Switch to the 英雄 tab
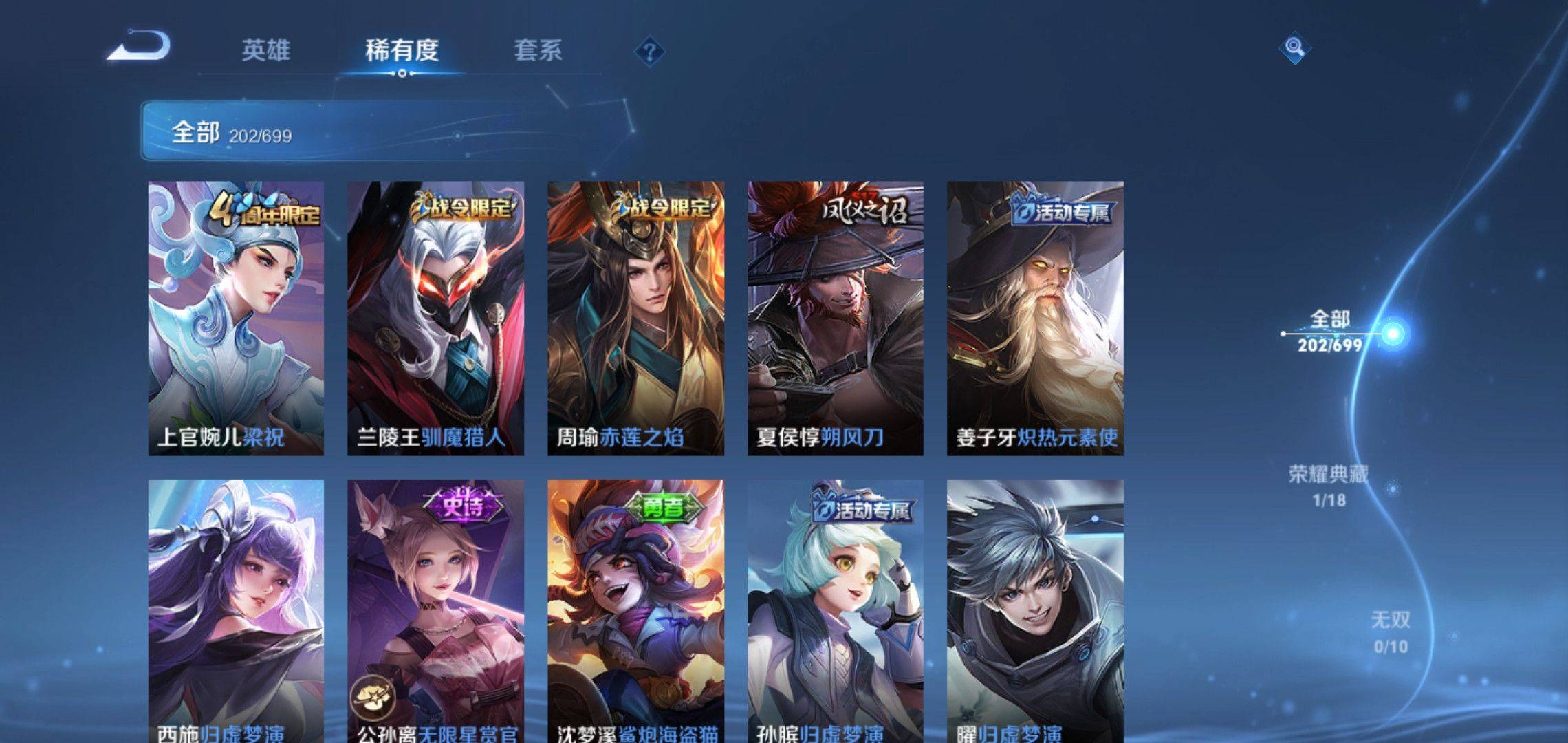Screen dimensions: 1568x743 coord(265,50)
